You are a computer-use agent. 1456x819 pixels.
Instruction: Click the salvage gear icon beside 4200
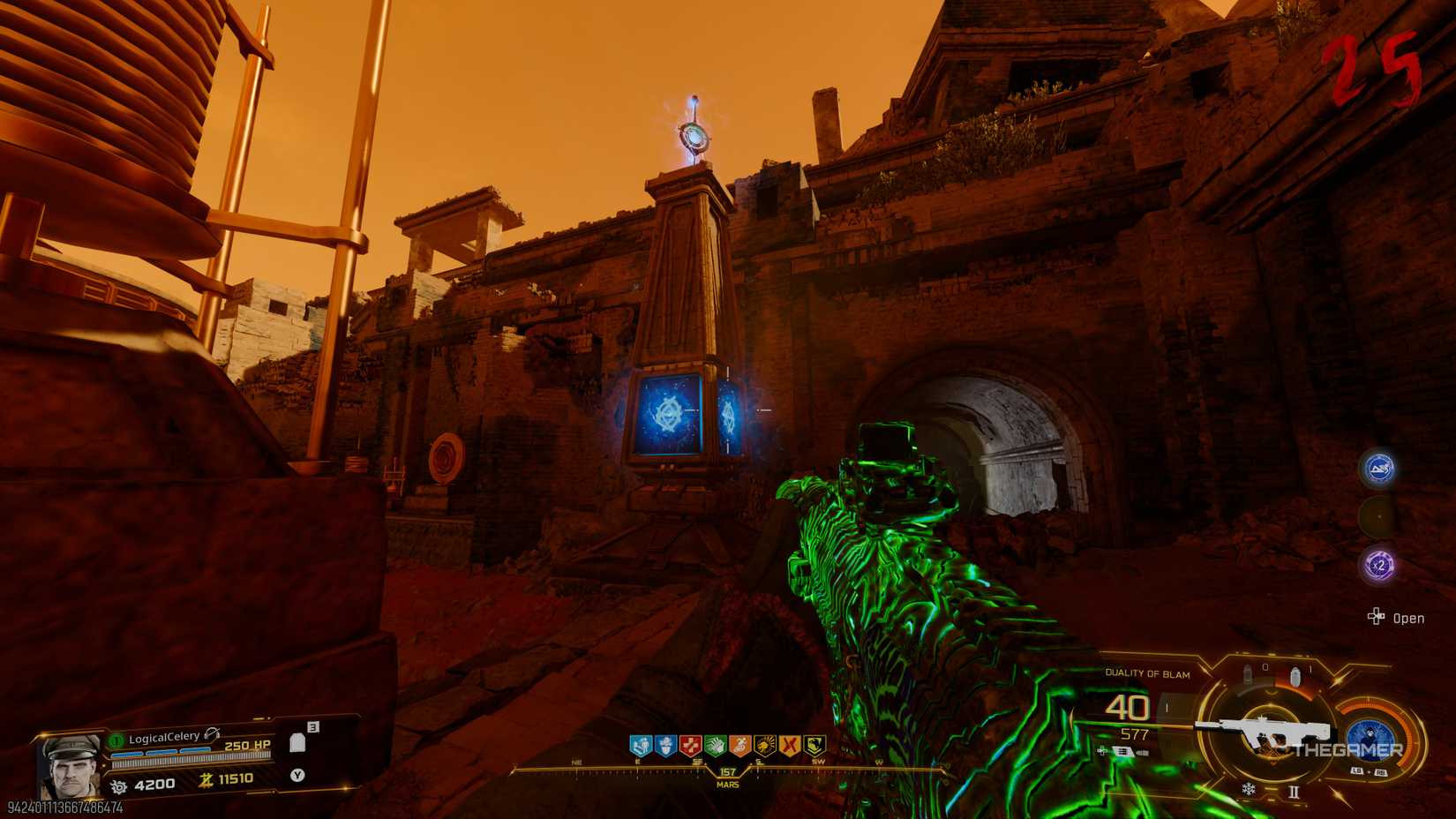coord(119,785)
